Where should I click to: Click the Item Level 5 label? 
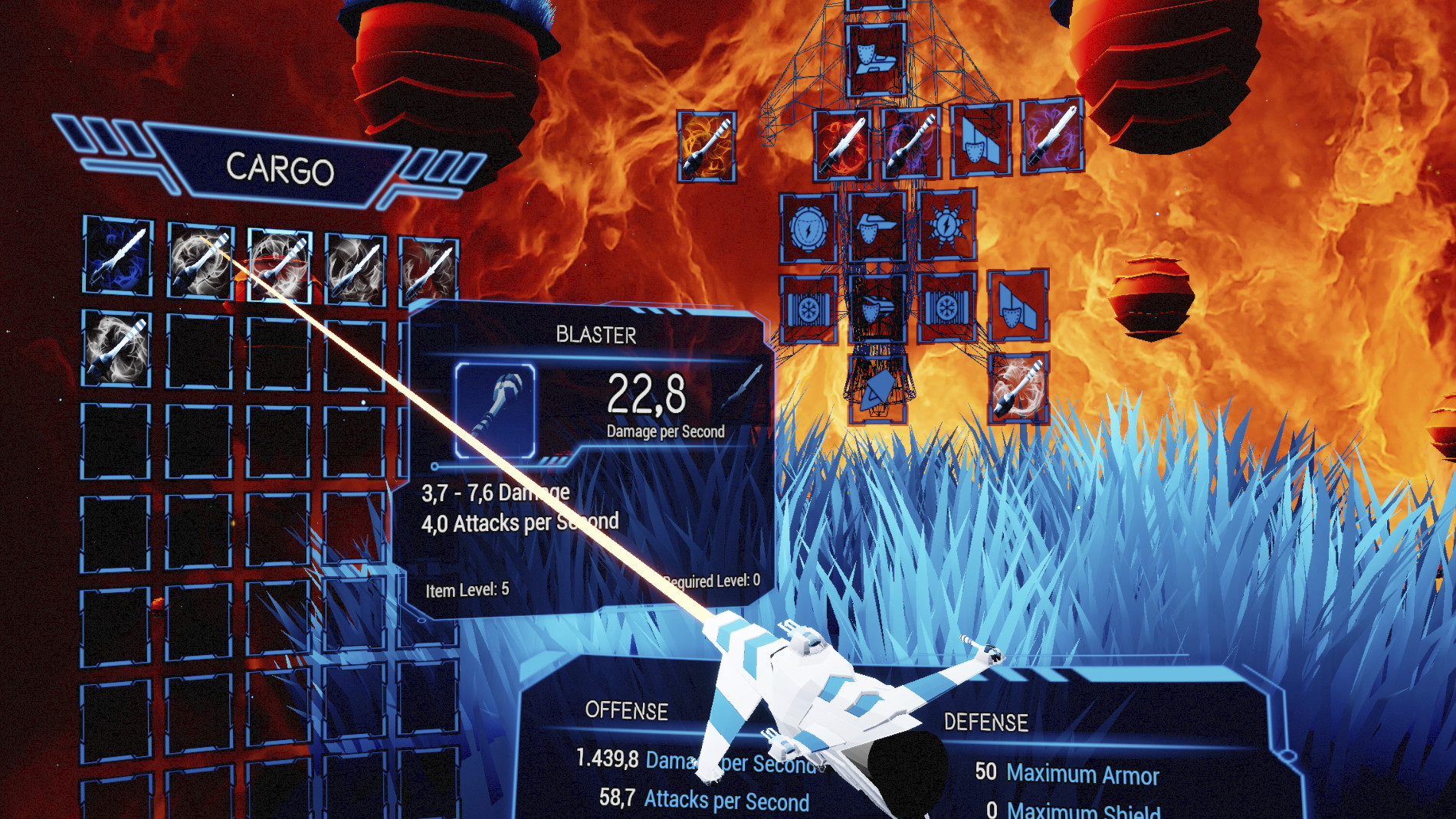coord(467,589)
